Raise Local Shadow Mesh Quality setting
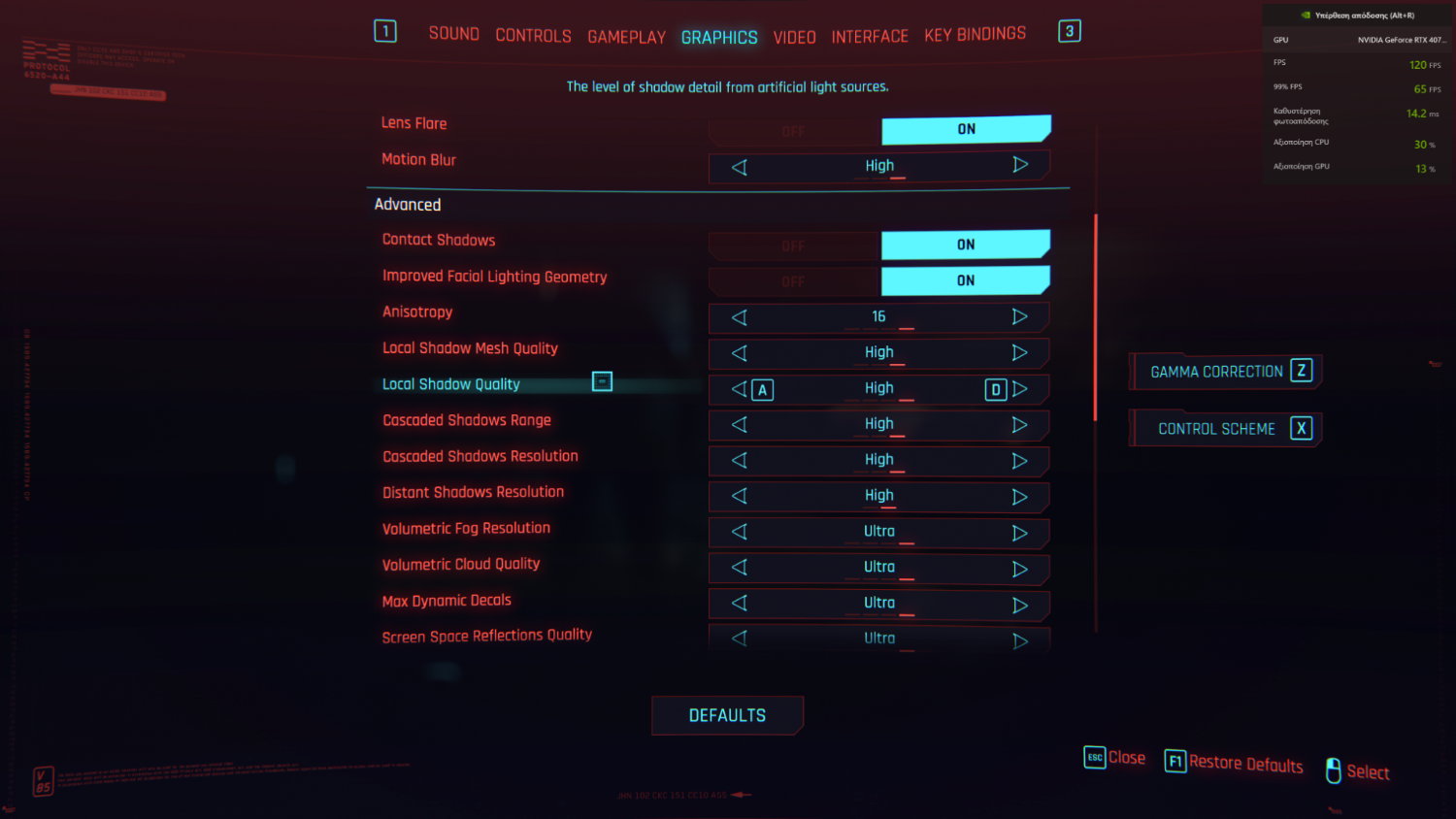1456x819 pixels. click(x=1020, y=353)
